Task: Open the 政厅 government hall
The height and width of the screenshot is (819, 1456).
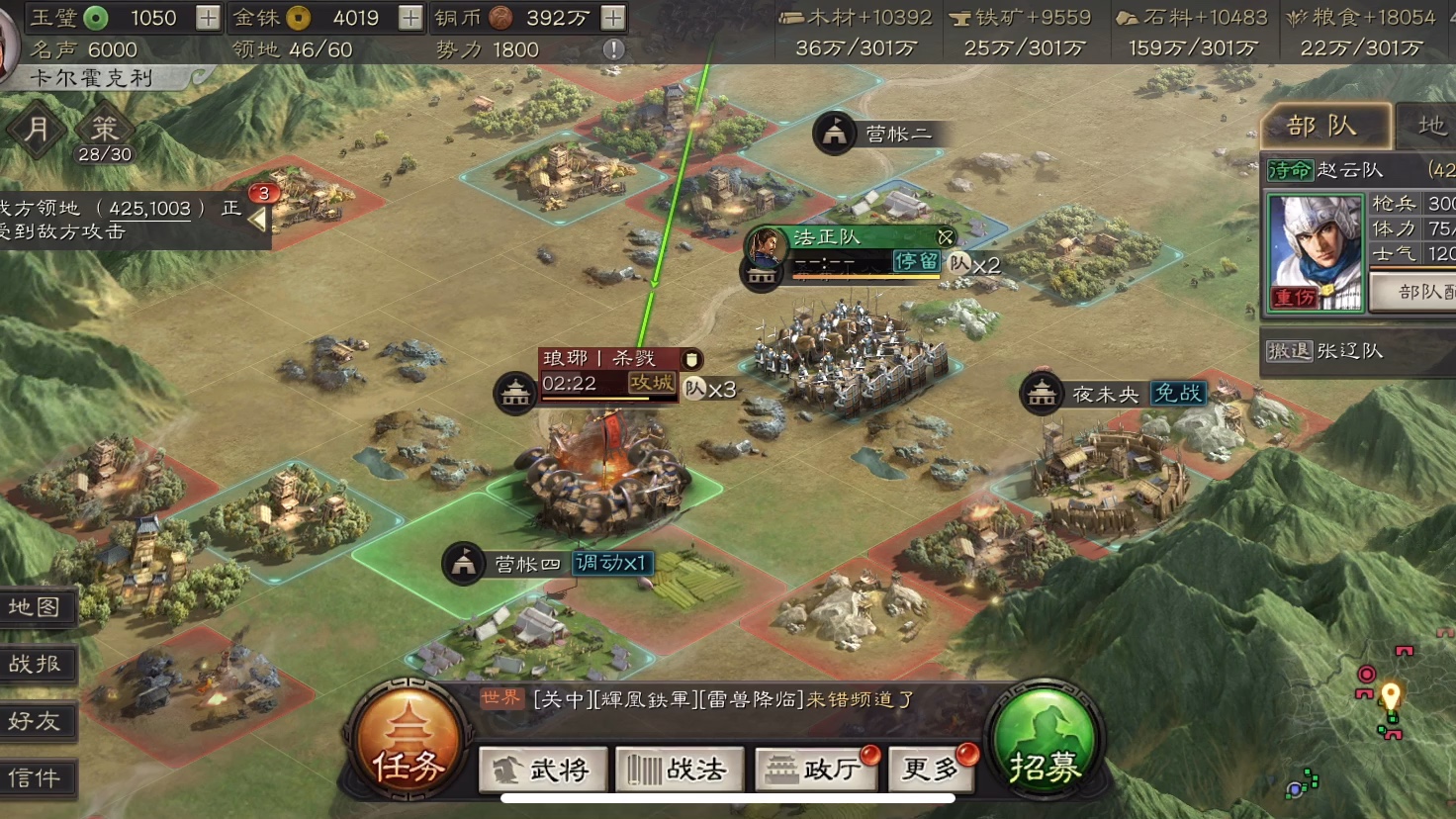Action: (815, 770)
